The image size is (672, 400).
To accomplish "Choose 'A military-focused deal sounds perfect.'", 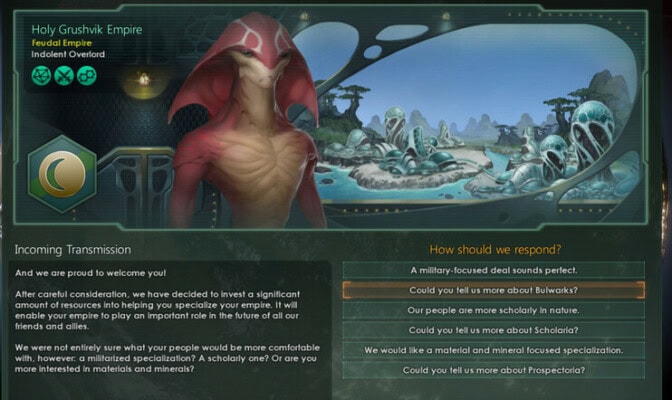I will (493, 270).
